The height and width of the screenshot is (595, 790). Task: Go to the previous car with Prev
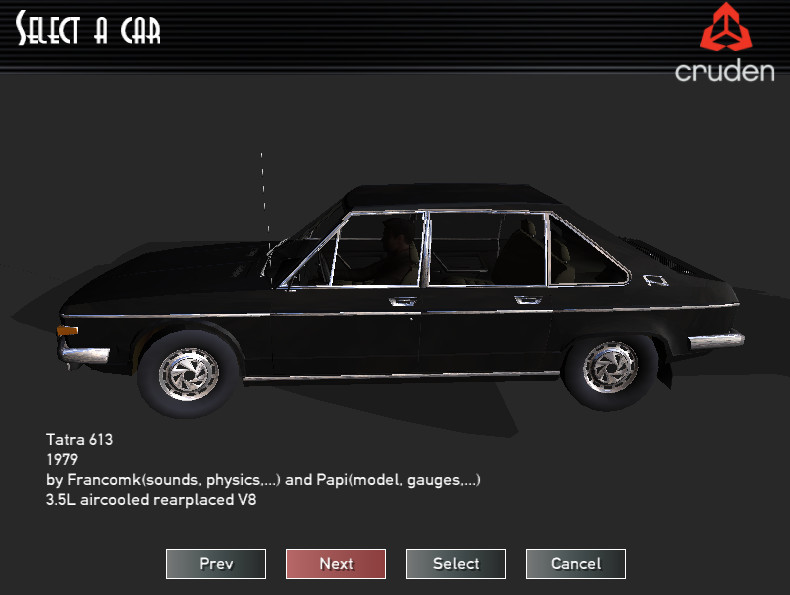click(216, 564)
